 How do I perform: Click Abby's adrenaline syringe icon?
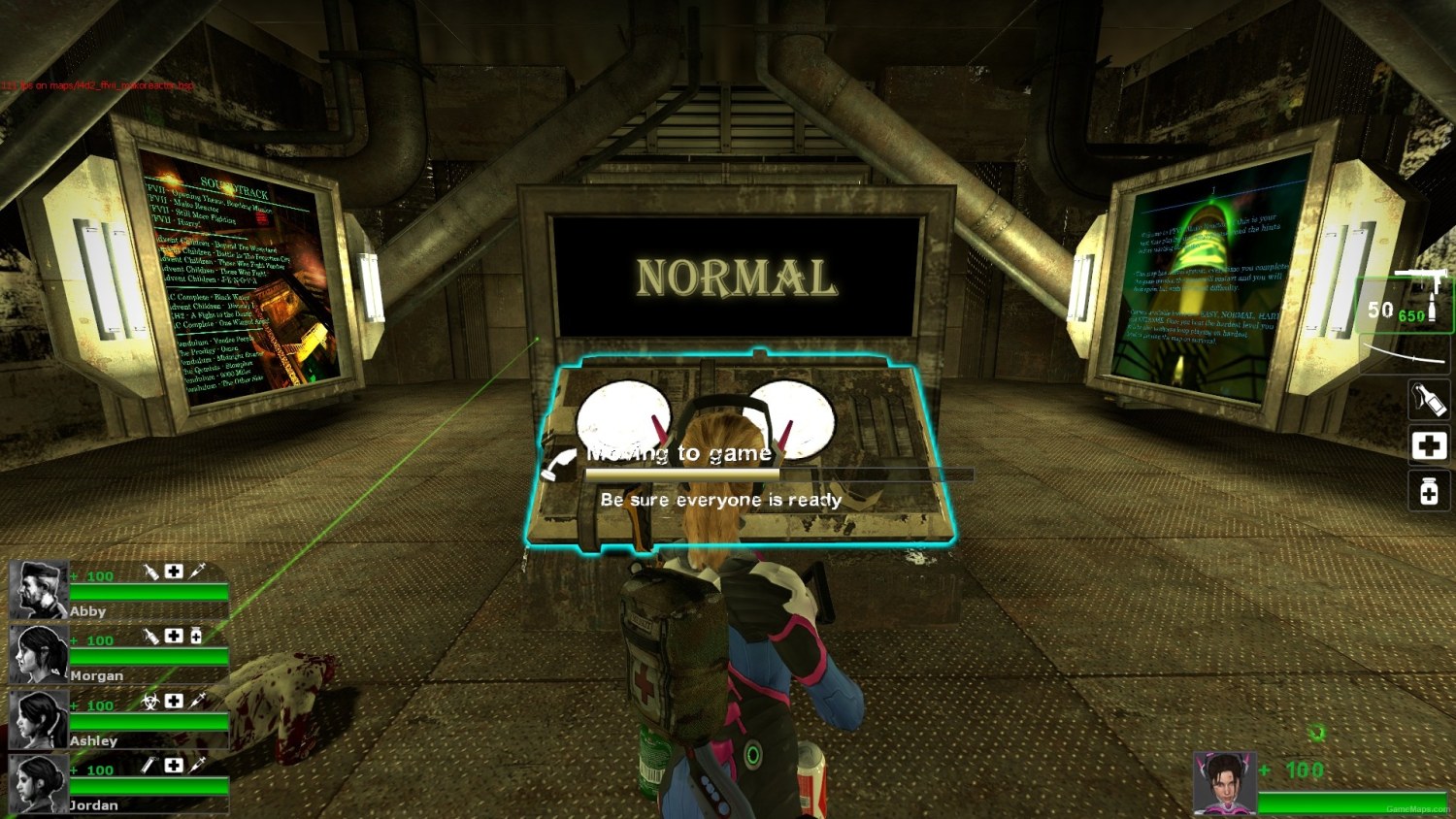[x=197, y=572]
